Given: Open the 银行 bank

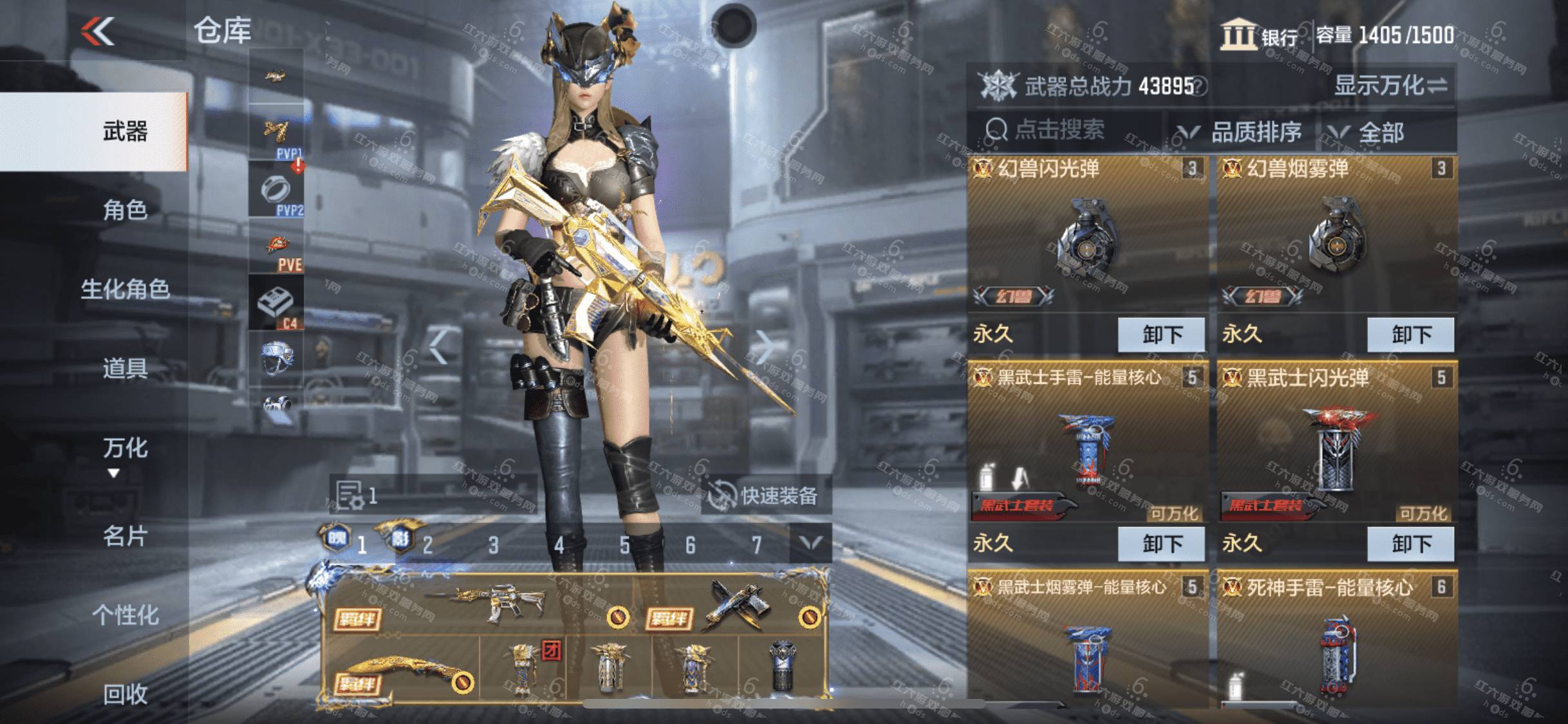Looking at the screenshot, I should [x=1260, y=36].
